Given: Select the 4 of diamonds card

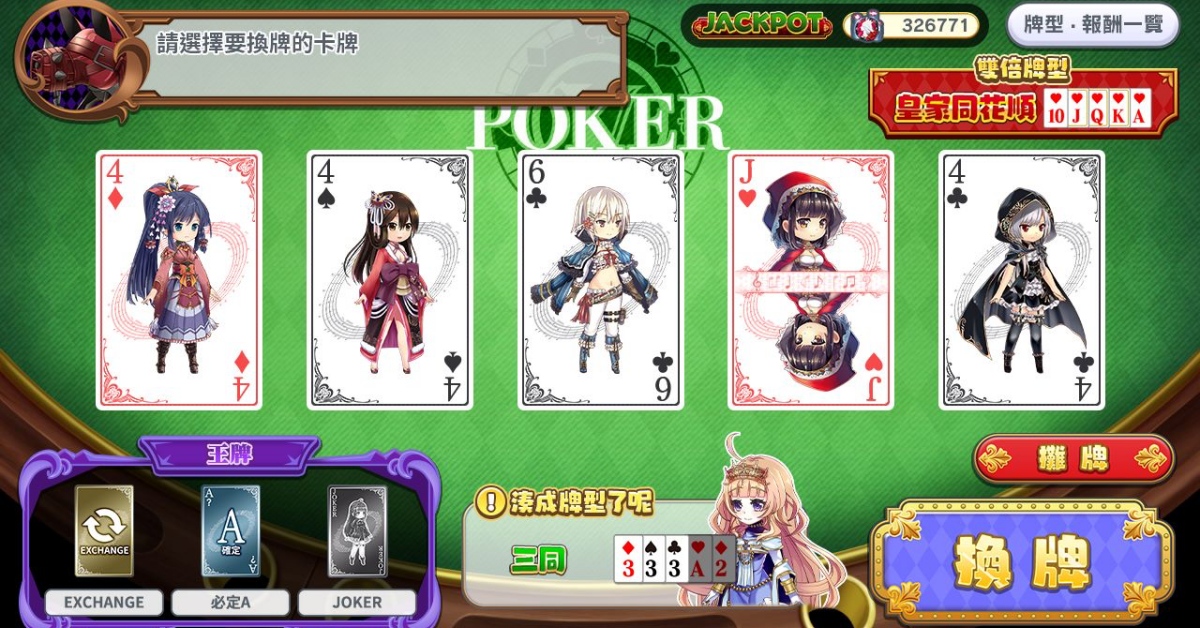Looking at the screenshot, I should coord(179,280).
